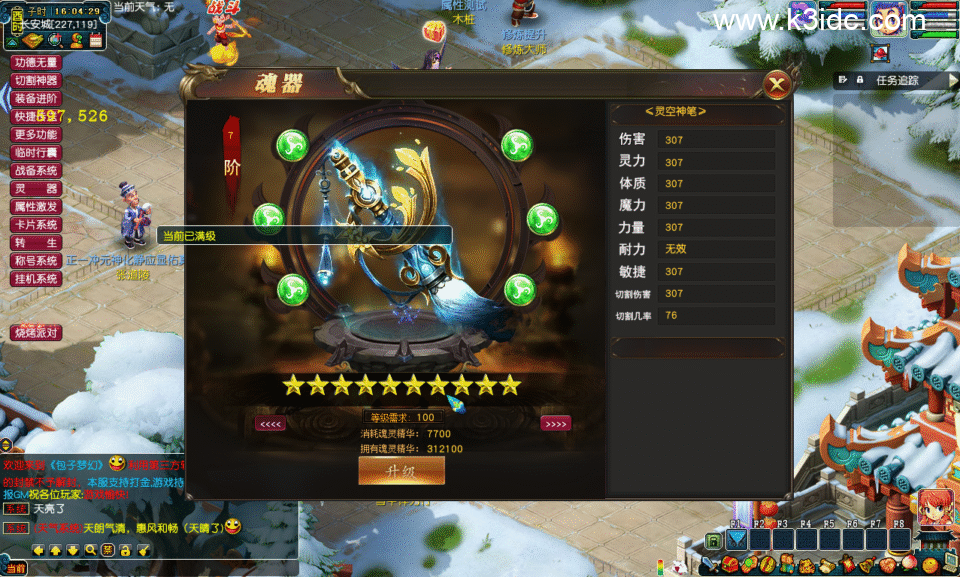Go to previous soul weapon with <<<< arrow

click(271, 423)
